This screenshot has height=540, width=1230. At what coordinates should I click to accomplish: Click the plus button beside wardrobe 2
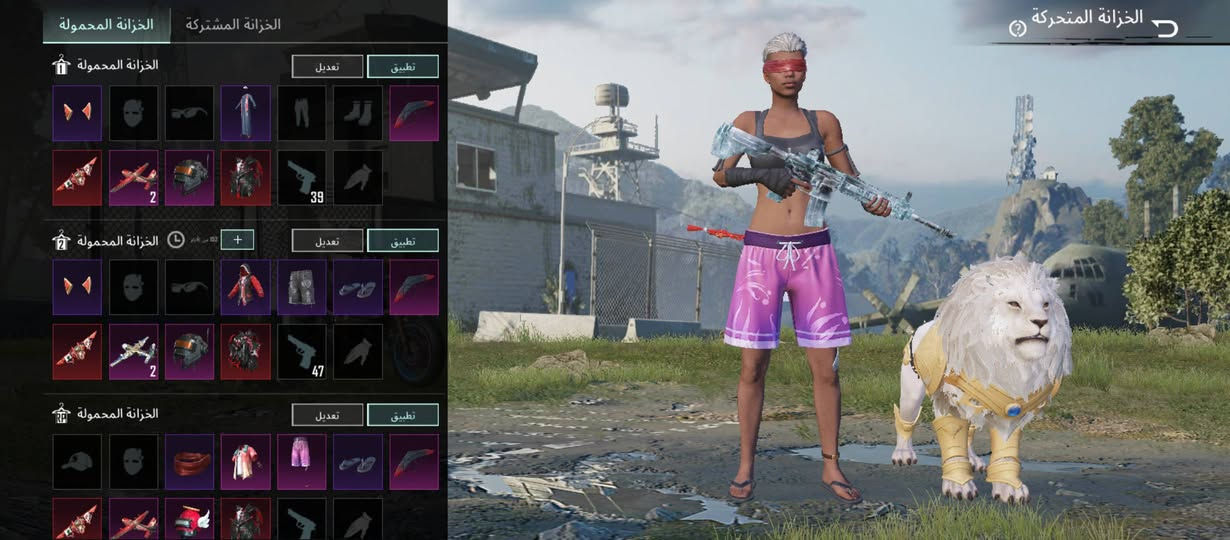238,239
